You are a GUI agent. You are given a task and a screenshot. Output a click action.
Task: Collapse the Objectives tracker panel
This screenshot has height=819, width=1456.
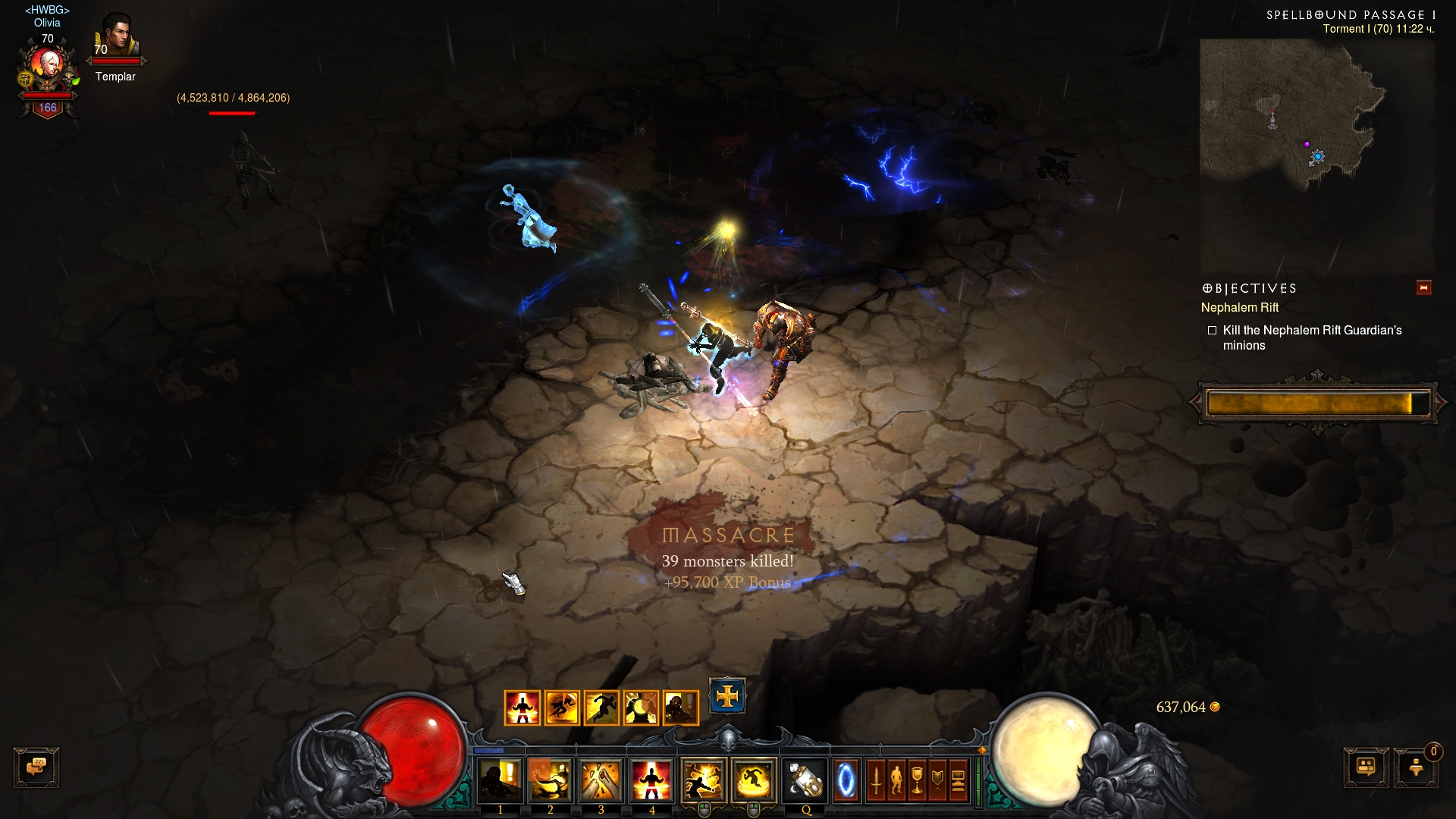(1423, 287)
